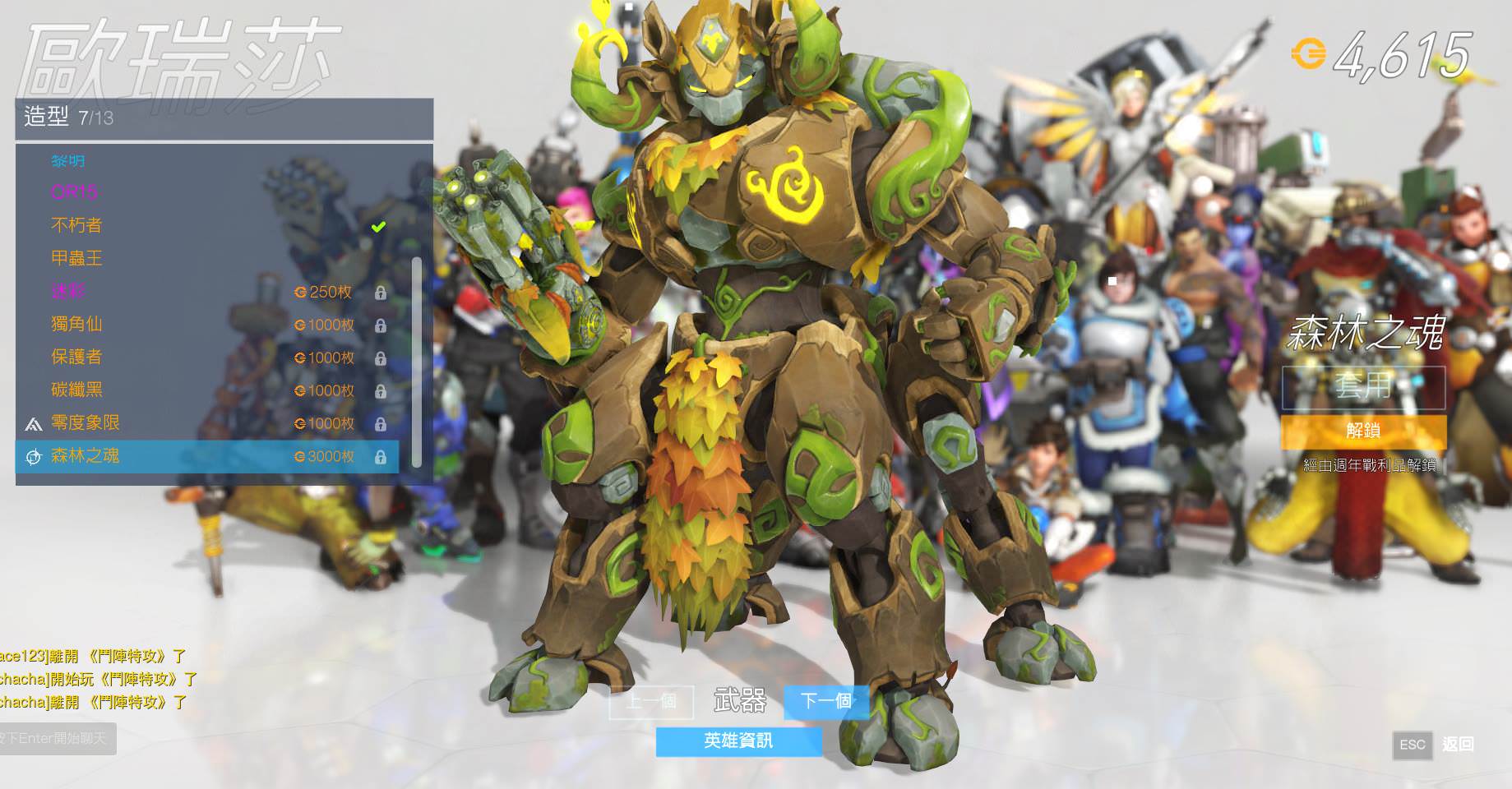Click the coin icon beside the 250枚 price
The height and width of the screenshot is (789, 1512).
point(300,292)
